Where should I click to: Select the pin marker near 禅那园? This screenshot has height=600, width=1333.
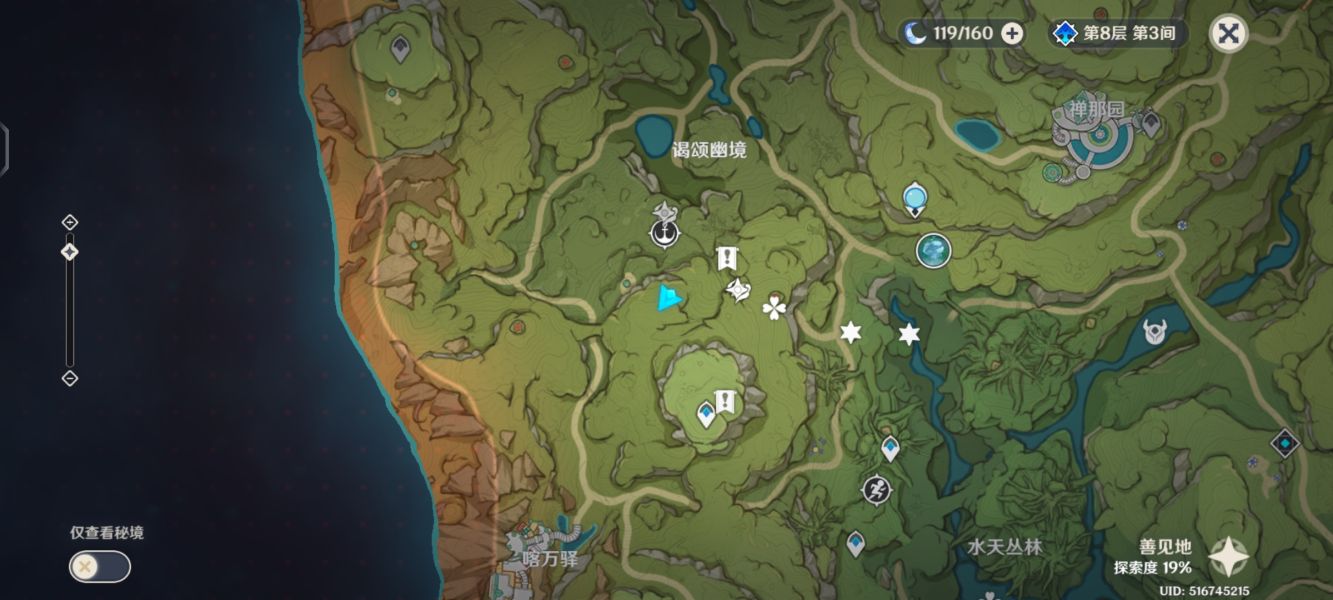pos(1150,123)
